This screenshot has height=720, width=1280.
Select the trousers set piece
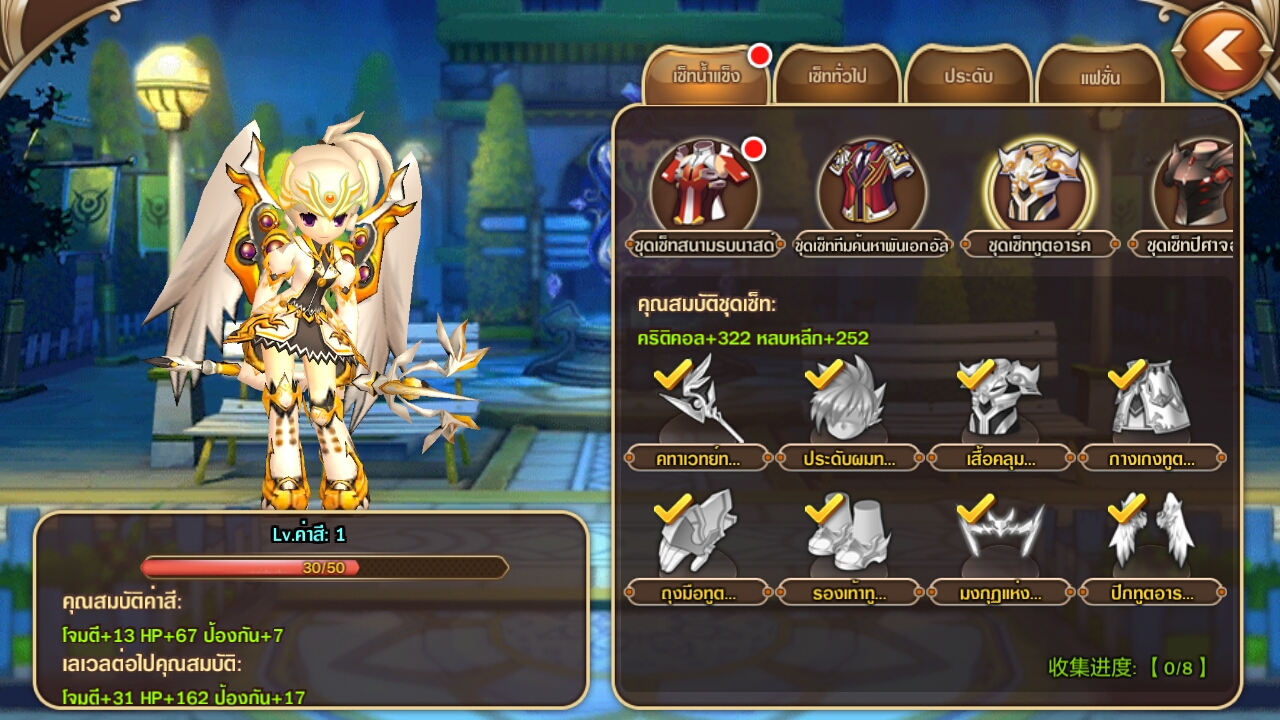click(x=1151, y=402)
